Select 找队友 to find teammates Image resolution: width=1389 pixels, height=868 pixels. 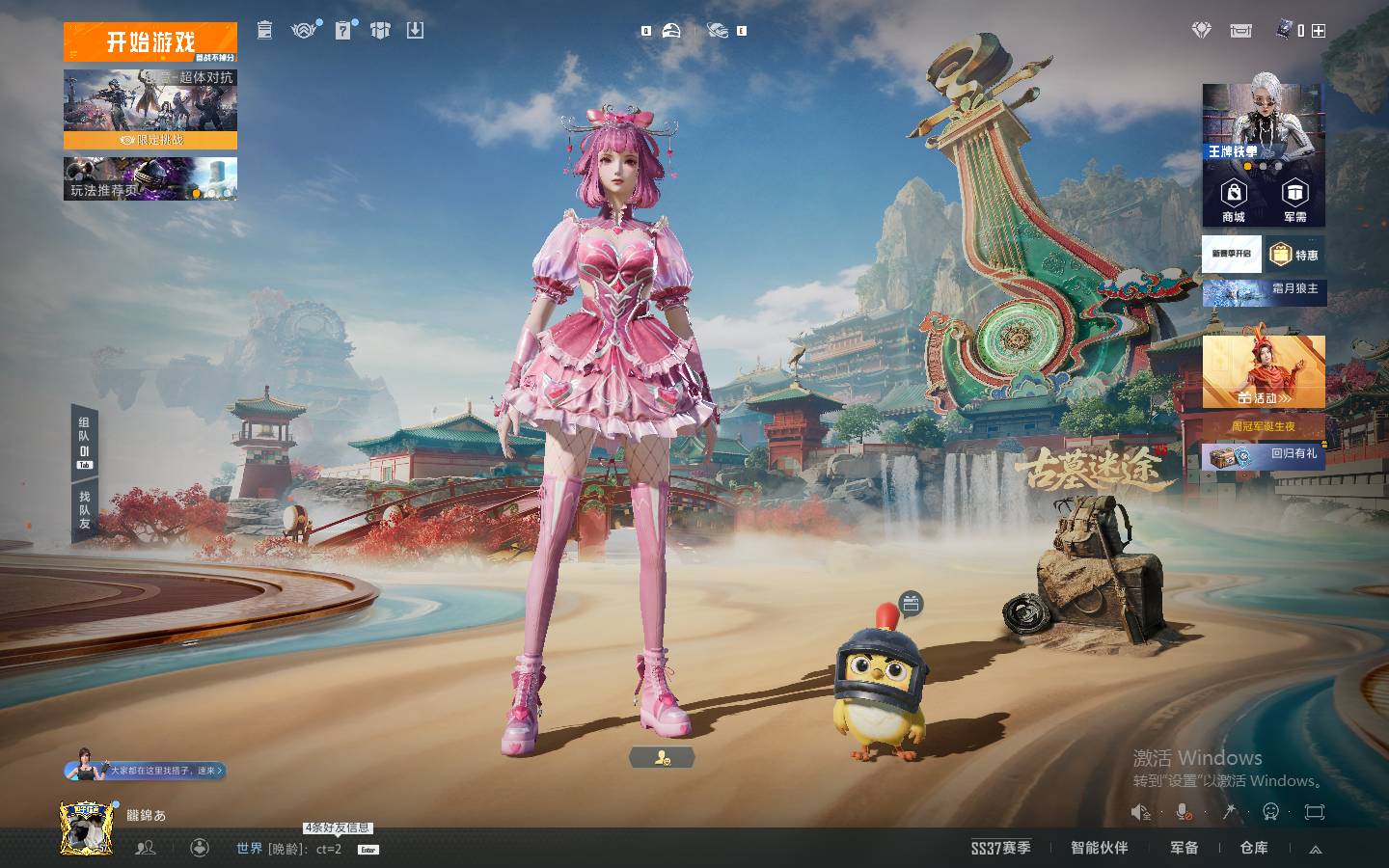tap(85, 510)
